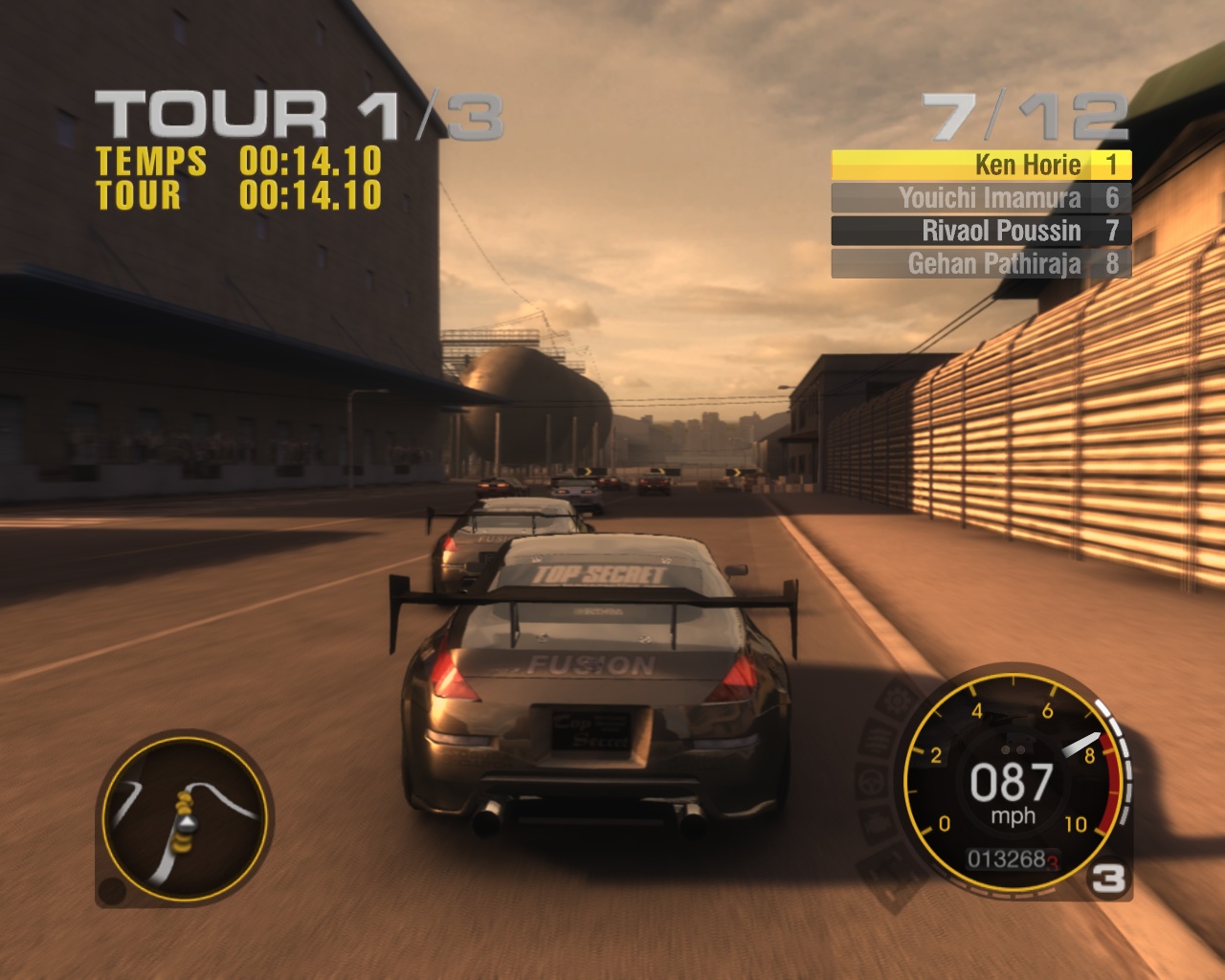Click the circular track minimap
Screen dimensions: 1225x980
[x=185, y=816]
